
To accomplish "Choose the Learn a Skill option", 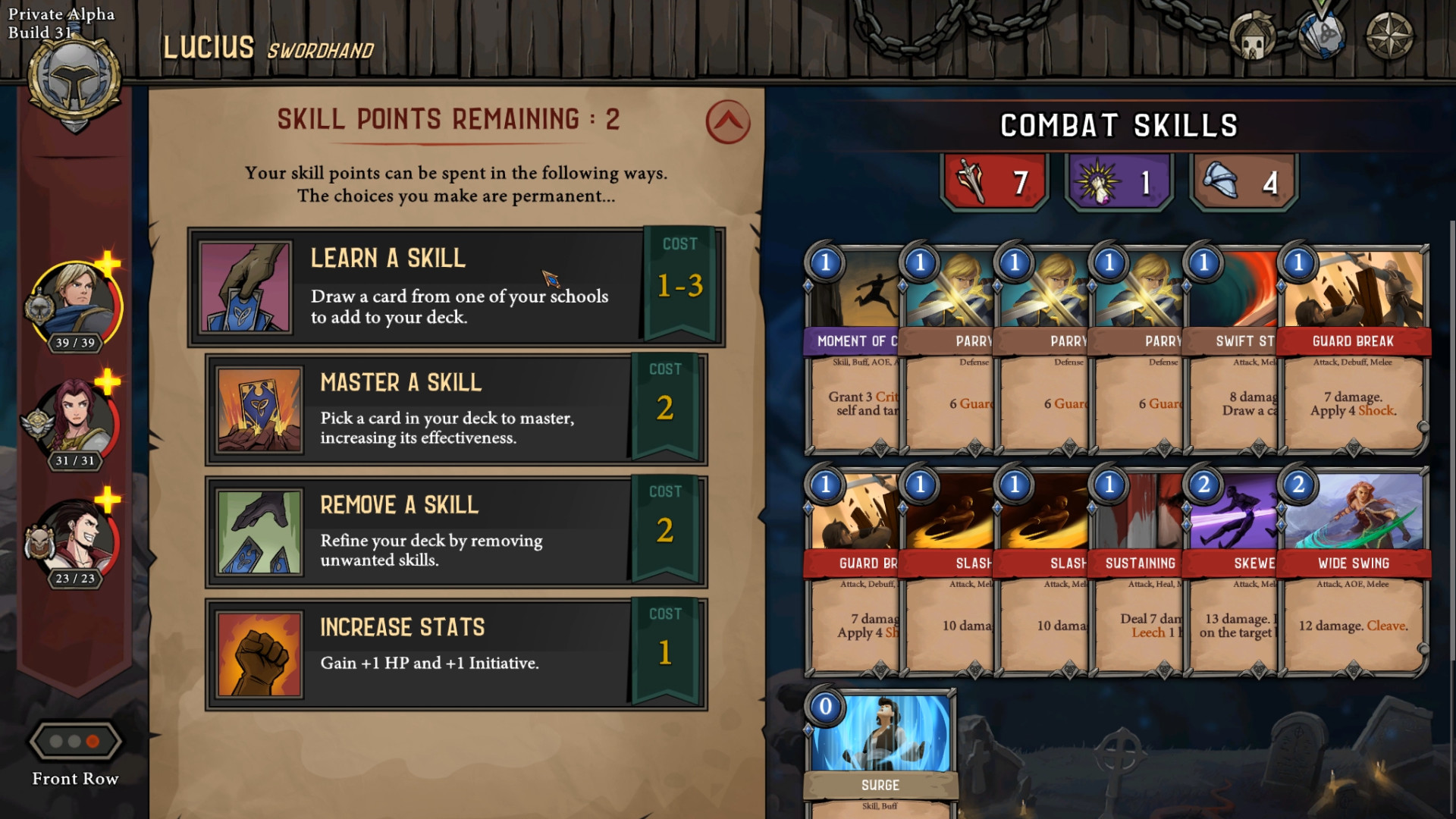I will tap(455, 287).
